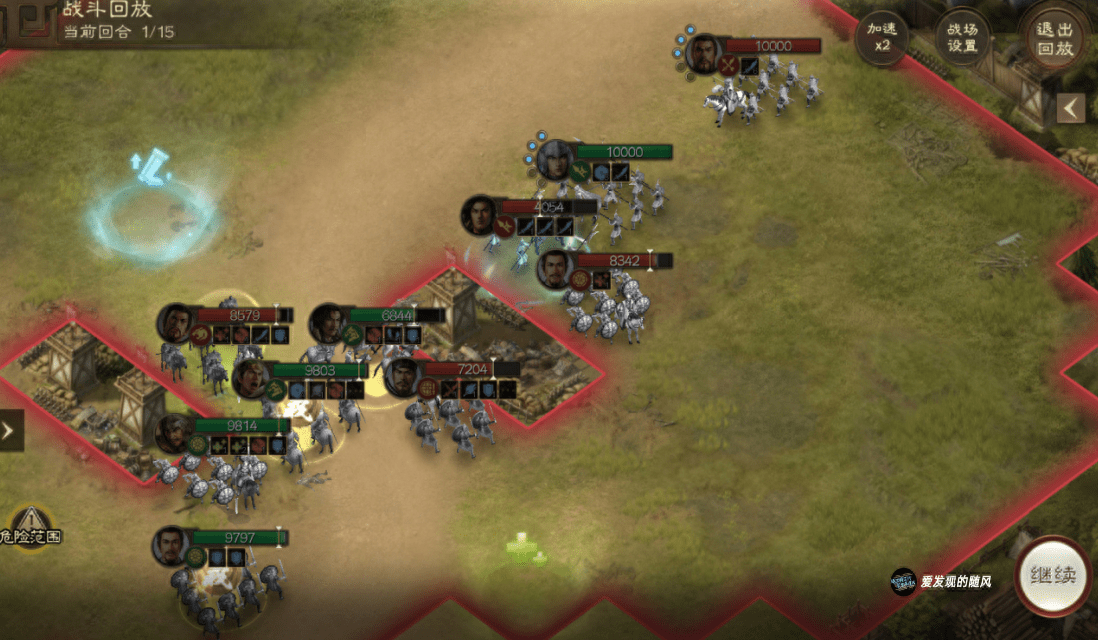
Task: Choose the general portrait with 9814 troops
Action: [x=174, y=433]
